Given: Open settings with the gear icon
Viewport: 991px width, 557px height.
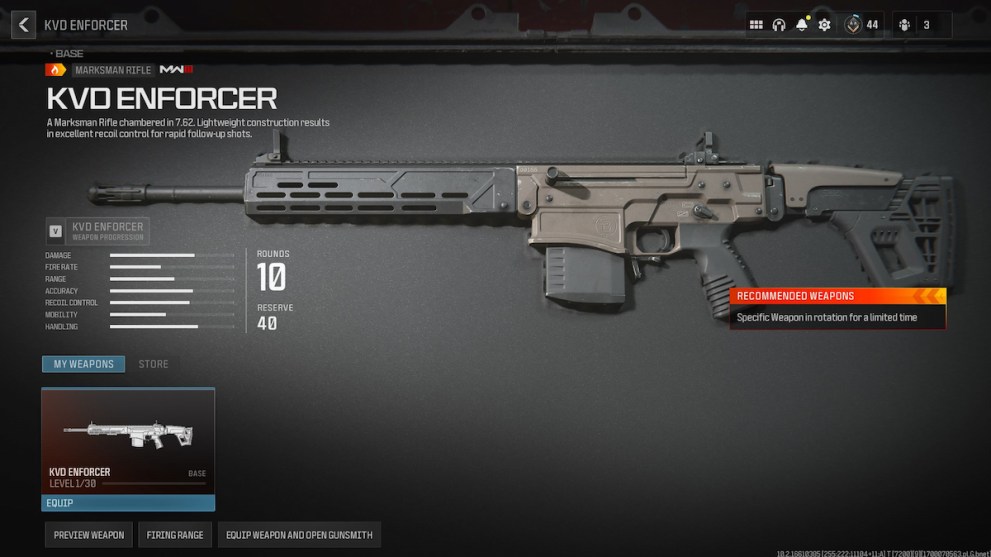Looking at the screenshot, I should (824, 25).
